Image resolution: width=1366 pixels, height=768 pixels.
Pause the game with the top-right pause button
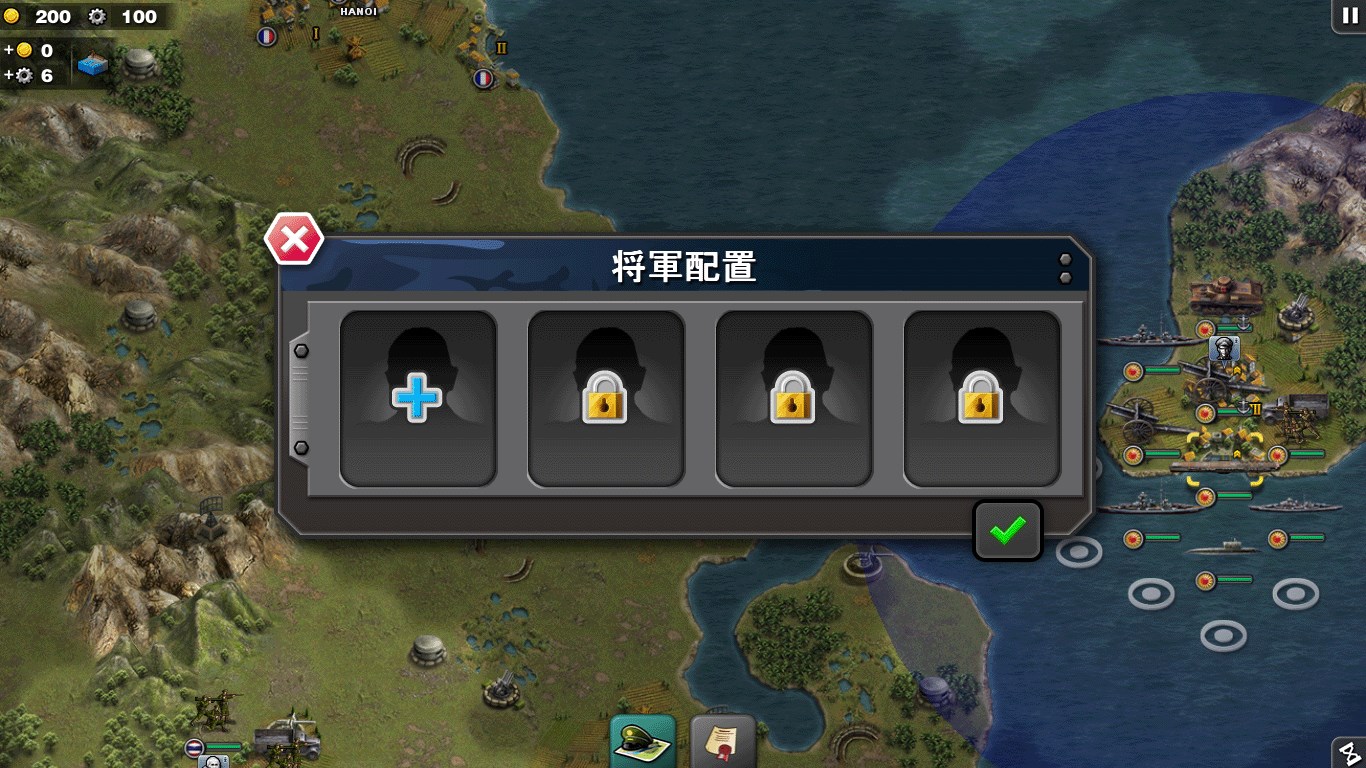[x=1348, y=16]
